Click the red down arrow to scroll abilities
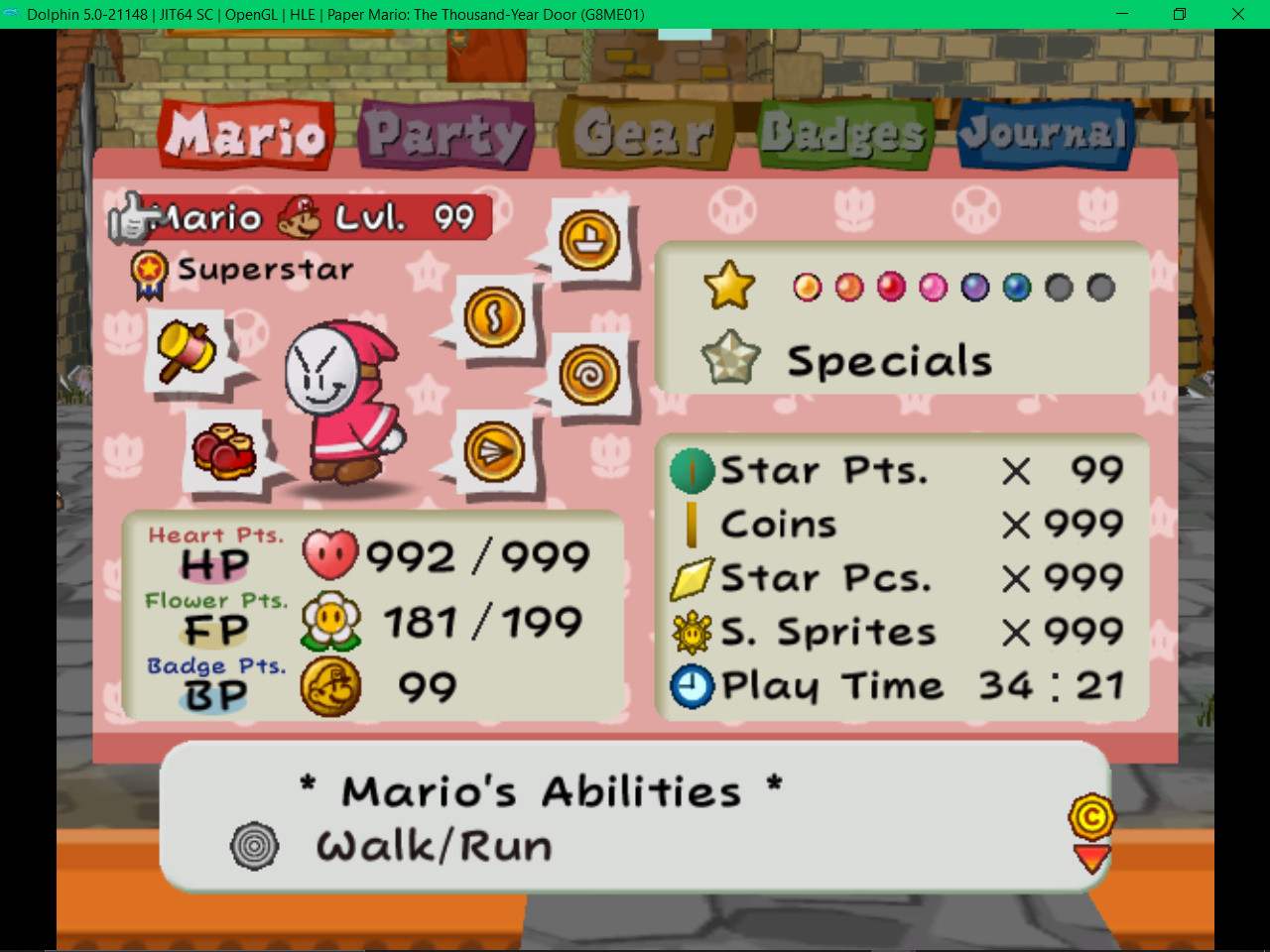Screen dimensions: 1270x952 click(1091, 859)
